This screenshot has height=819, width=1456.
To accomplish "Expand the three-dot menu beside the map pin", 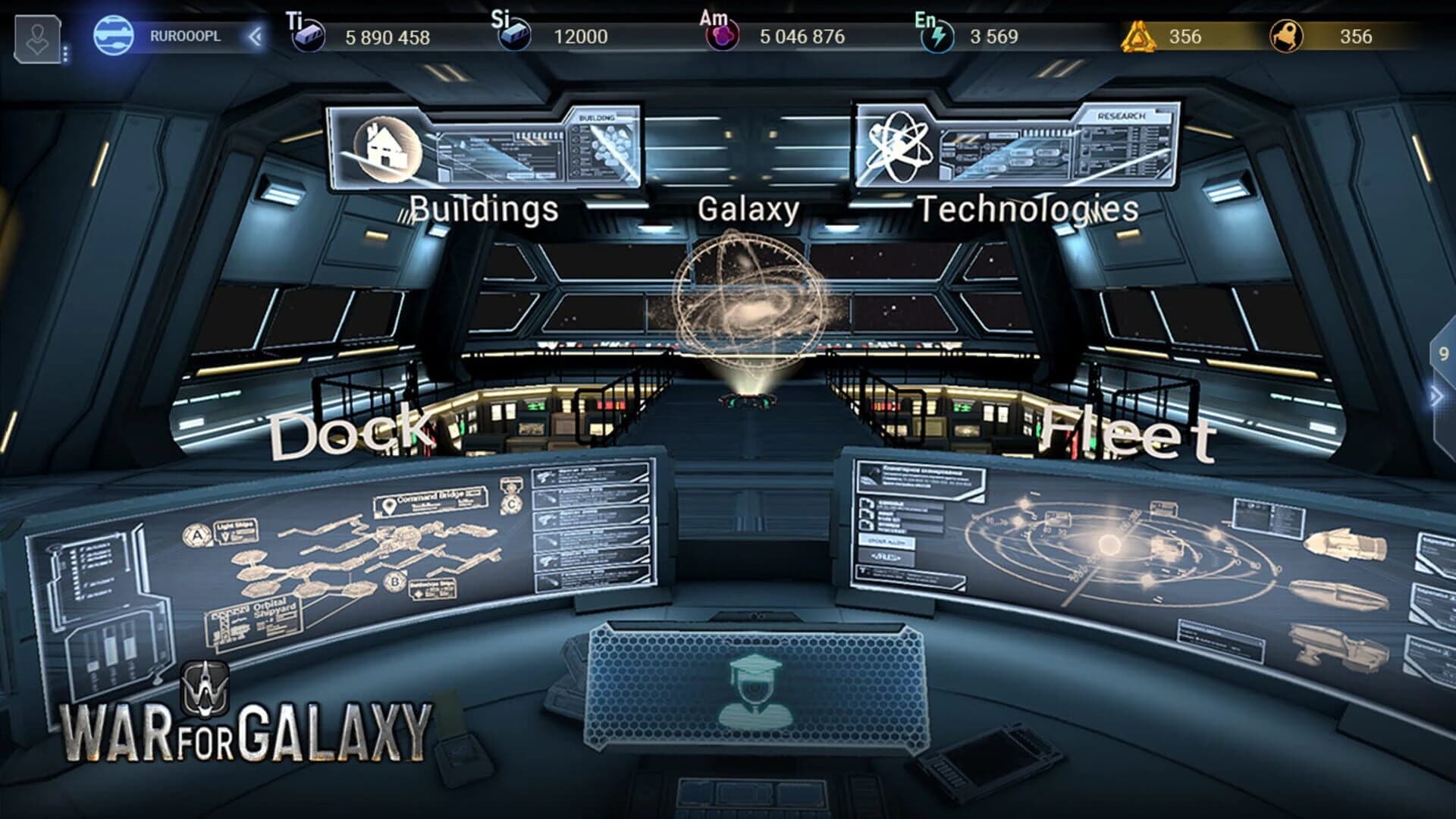I will (x=65, y=53).
